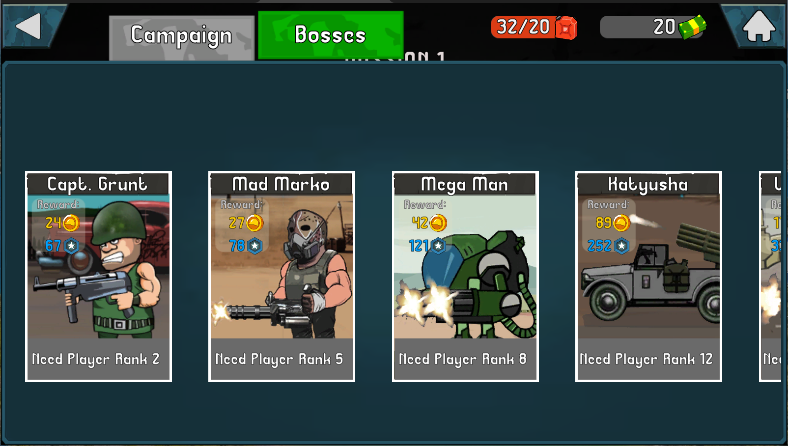Choose the Capt. Grunt boss card

point(98,277)
